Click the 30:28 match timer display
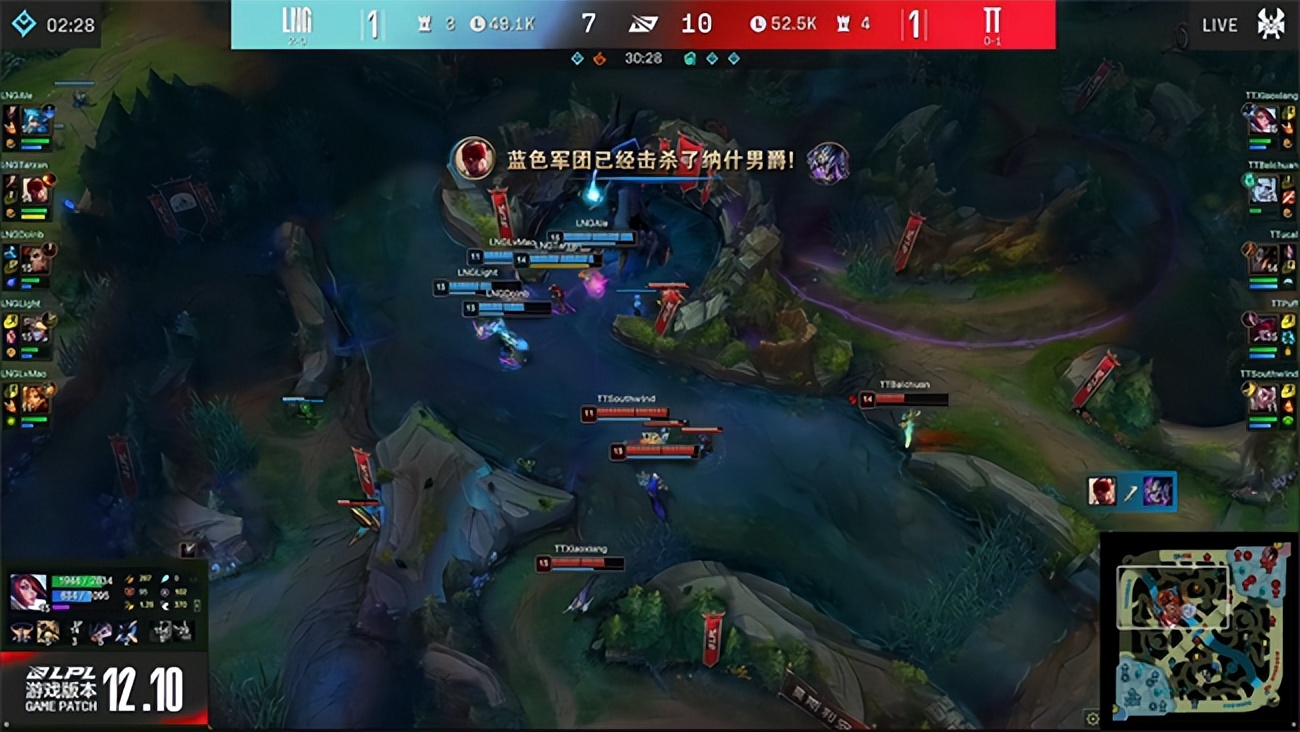1300x732 pixels. tap(641, 58)
